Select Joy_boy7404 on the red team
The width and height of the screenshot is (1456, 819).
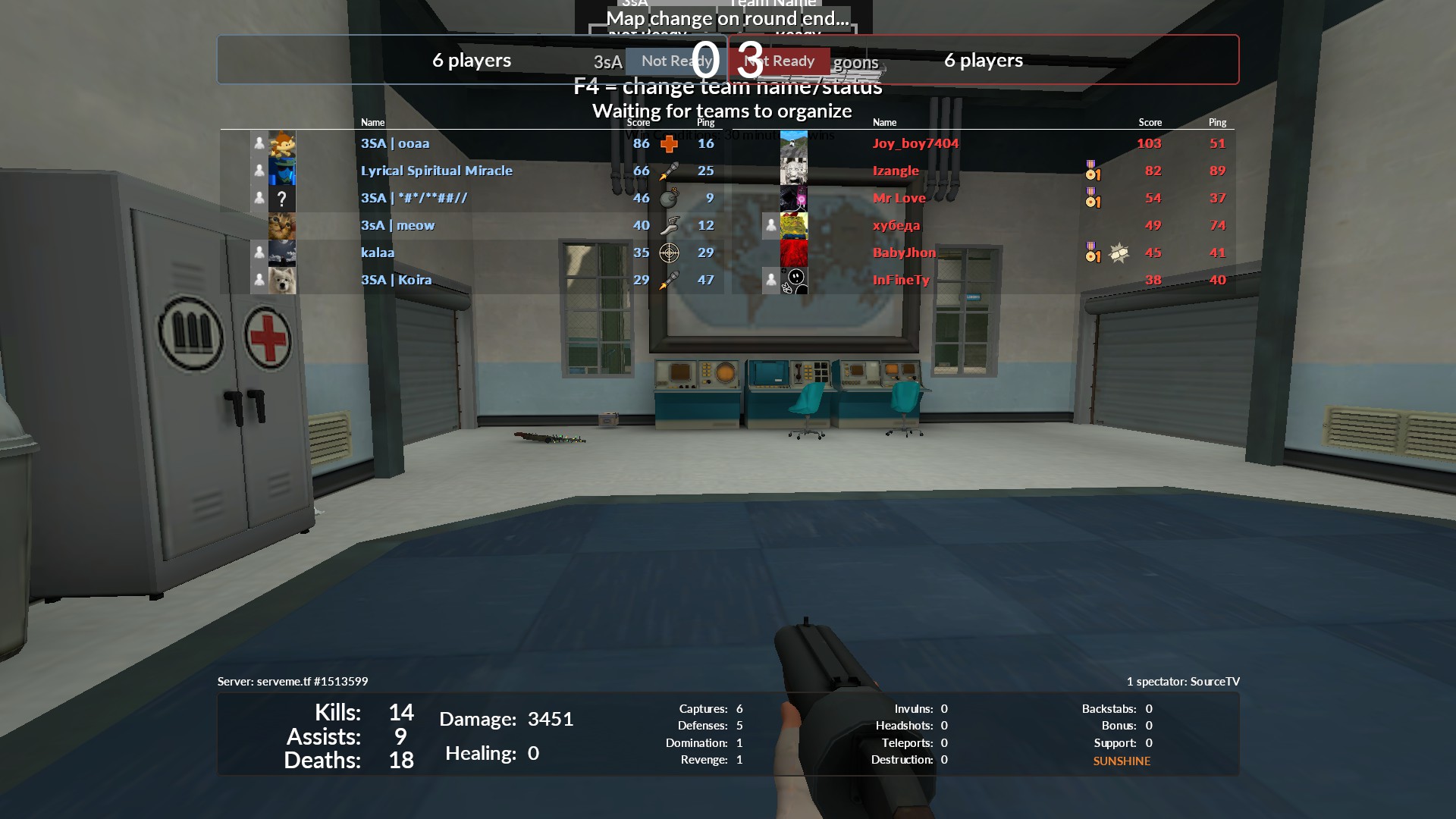click(915, 143)
